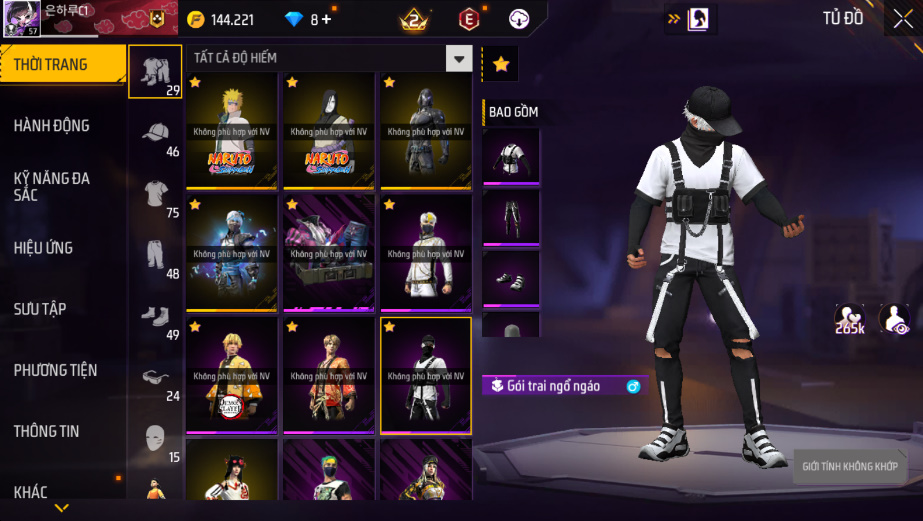Toggle the star favorites filter

pos(501,64)
